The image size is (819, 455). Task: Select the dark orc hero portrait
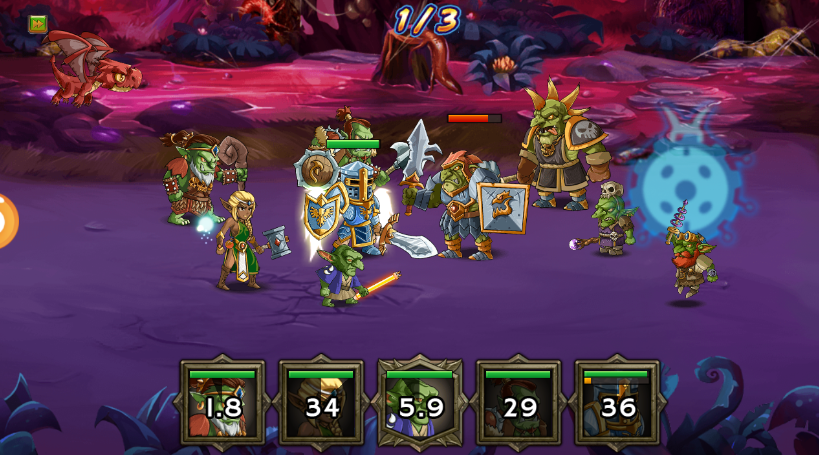(518, 404)
